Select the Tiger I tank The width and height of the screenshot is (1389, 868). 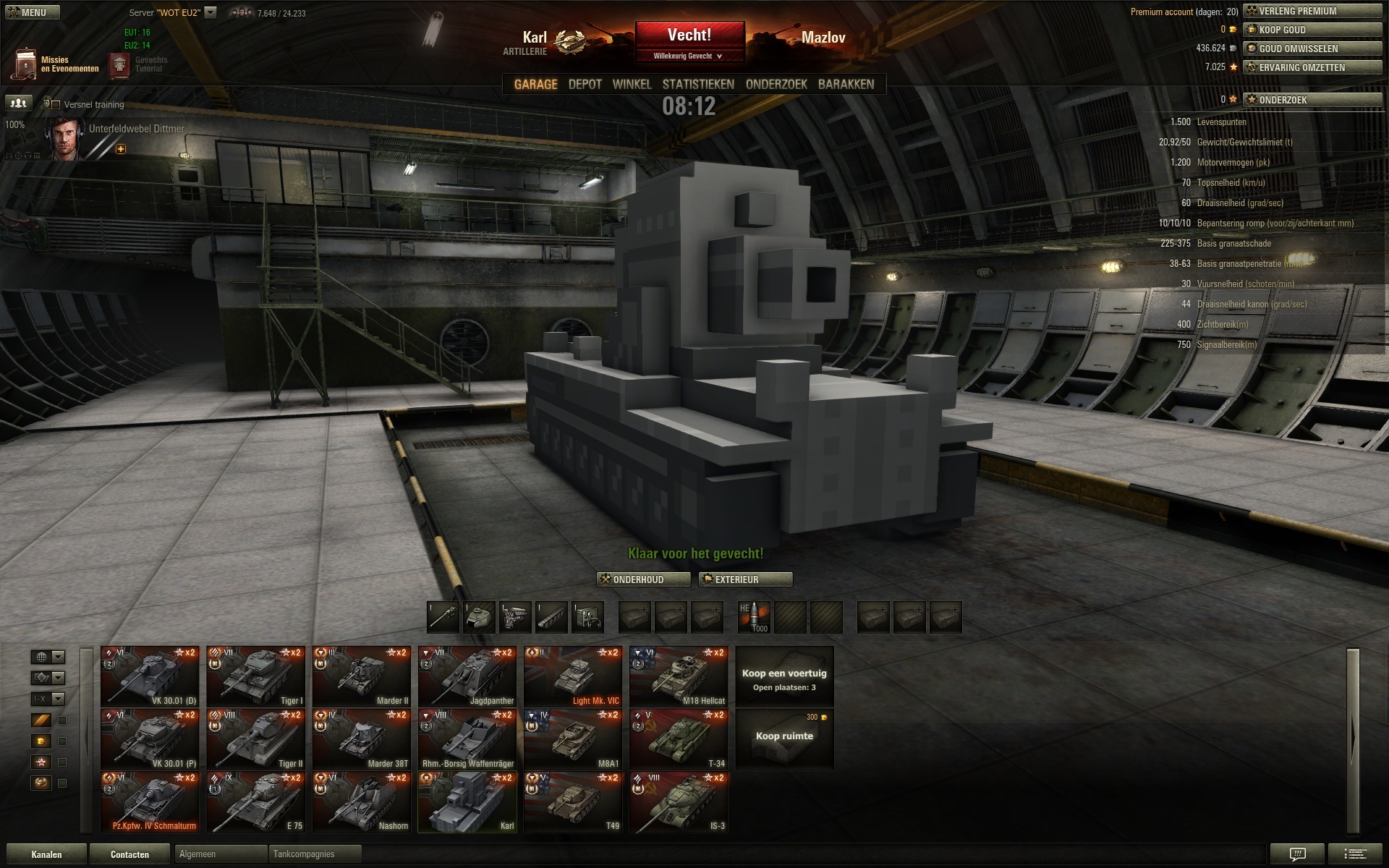coord(256,676)
